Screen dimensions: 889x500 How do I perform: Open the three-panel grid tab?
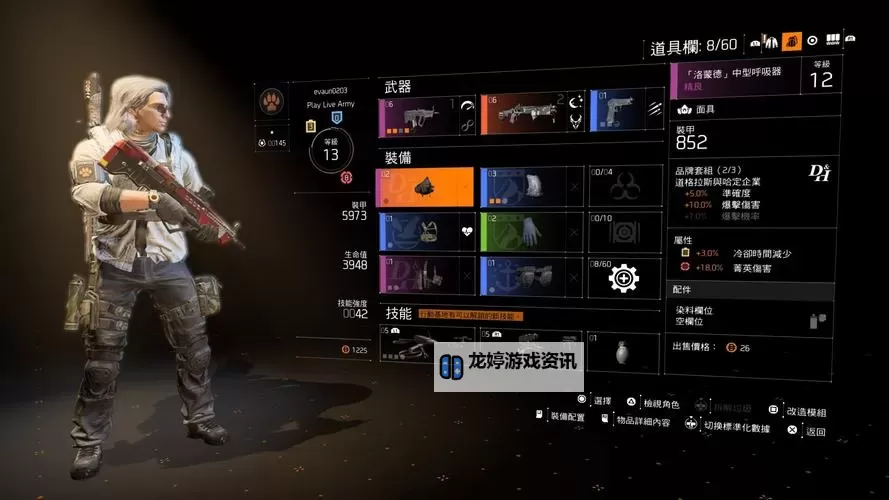[x=832, y=41]
